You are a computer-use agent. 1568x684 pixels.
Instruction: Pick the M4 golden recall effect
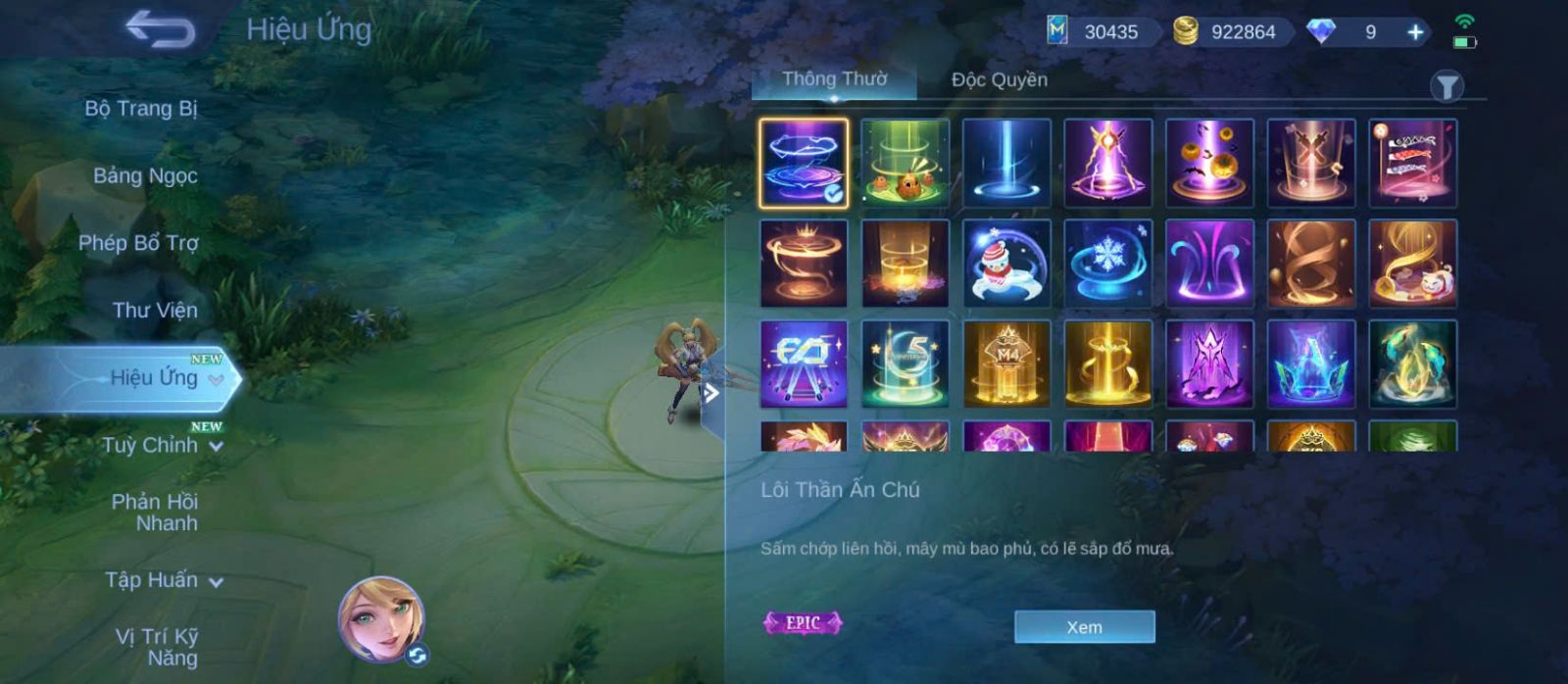1006,365
